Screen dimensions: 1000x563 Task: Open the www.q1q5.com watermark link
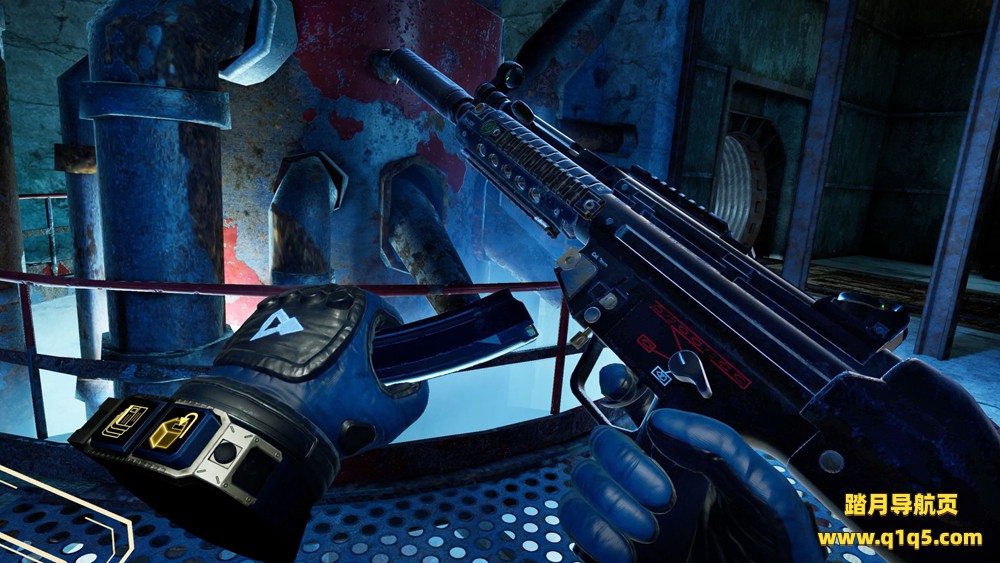tap(899, 538)
